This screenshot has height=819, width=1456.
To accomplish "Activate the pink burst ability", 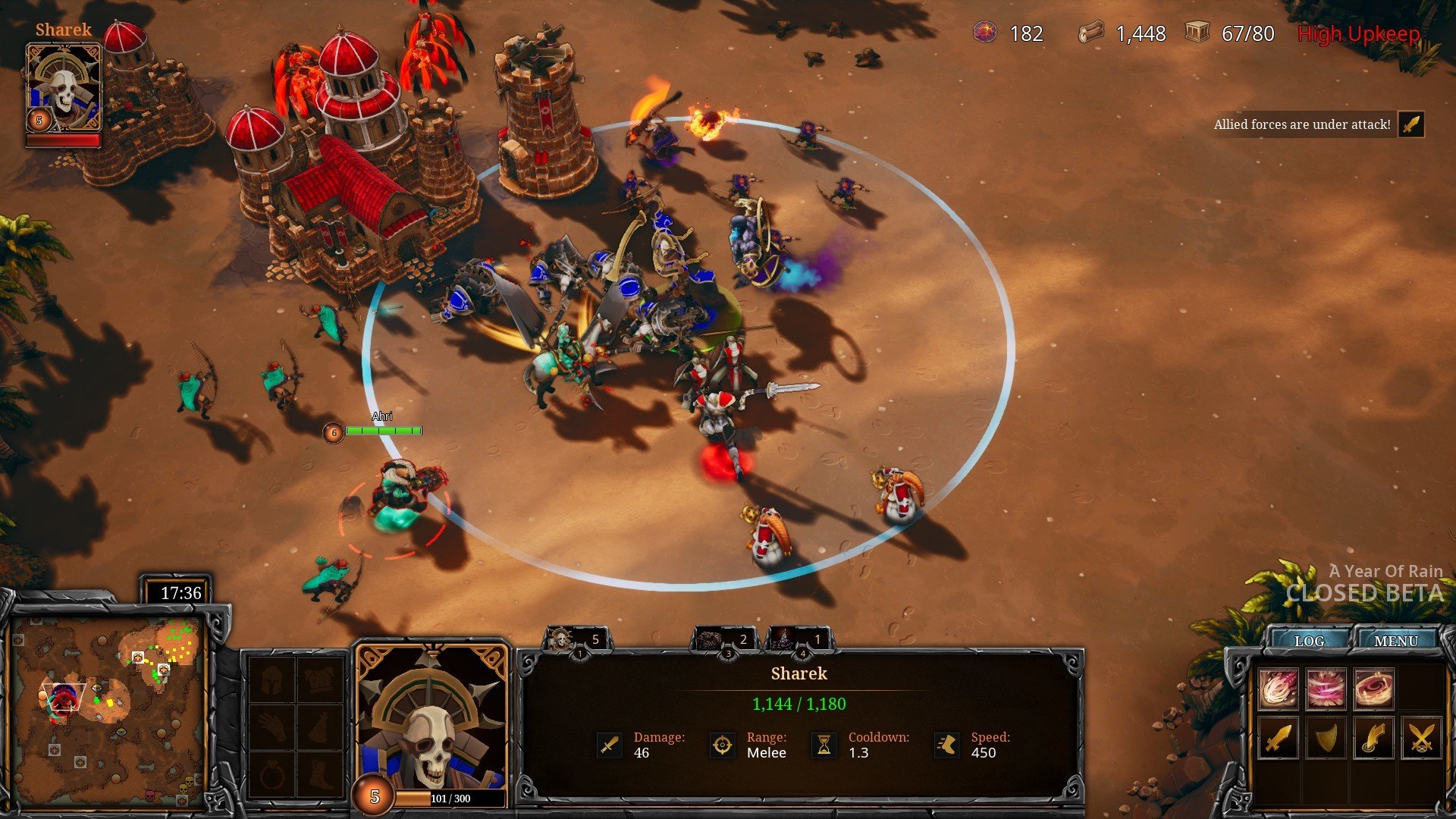I will coord(1326,689).
